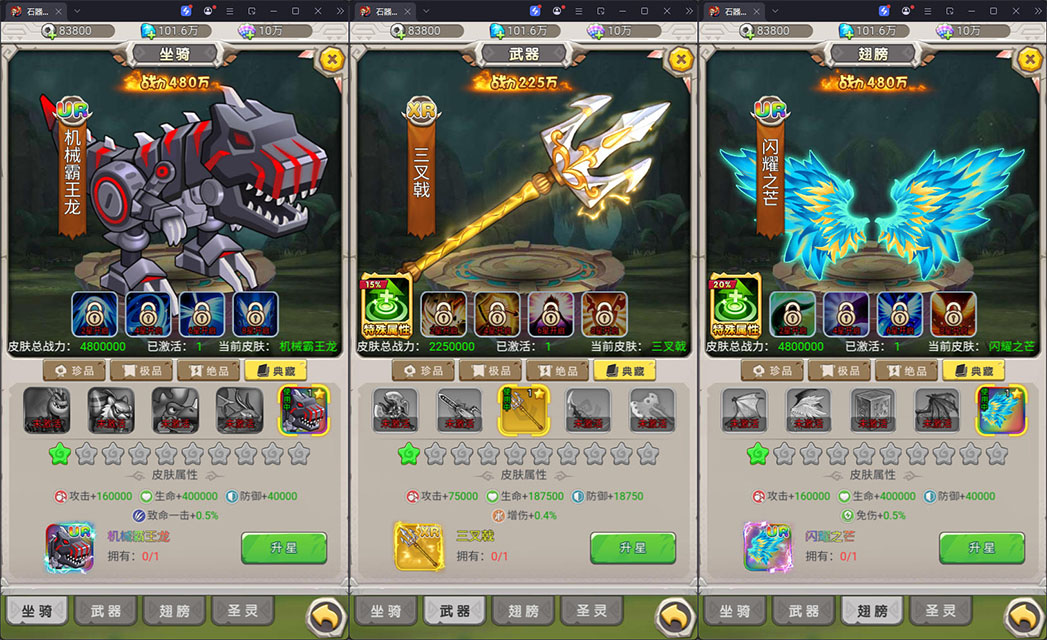Close the 翅膀 wings skin panel
The height and width of the screenshot is (640, 1047).
tap(1029, 59)
